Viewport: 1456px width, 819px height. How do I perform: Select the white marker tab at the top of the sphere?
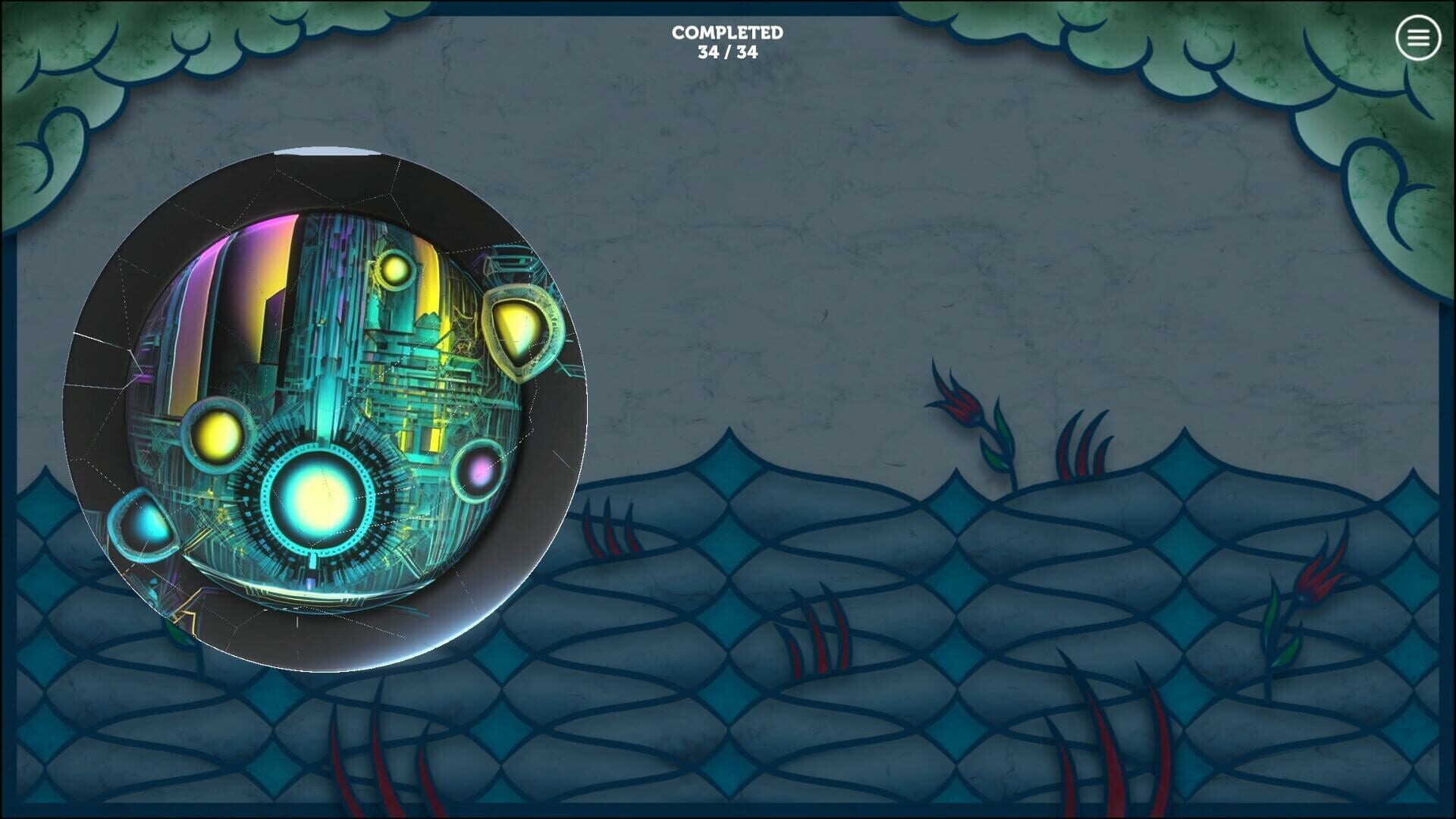click(318, 149)
